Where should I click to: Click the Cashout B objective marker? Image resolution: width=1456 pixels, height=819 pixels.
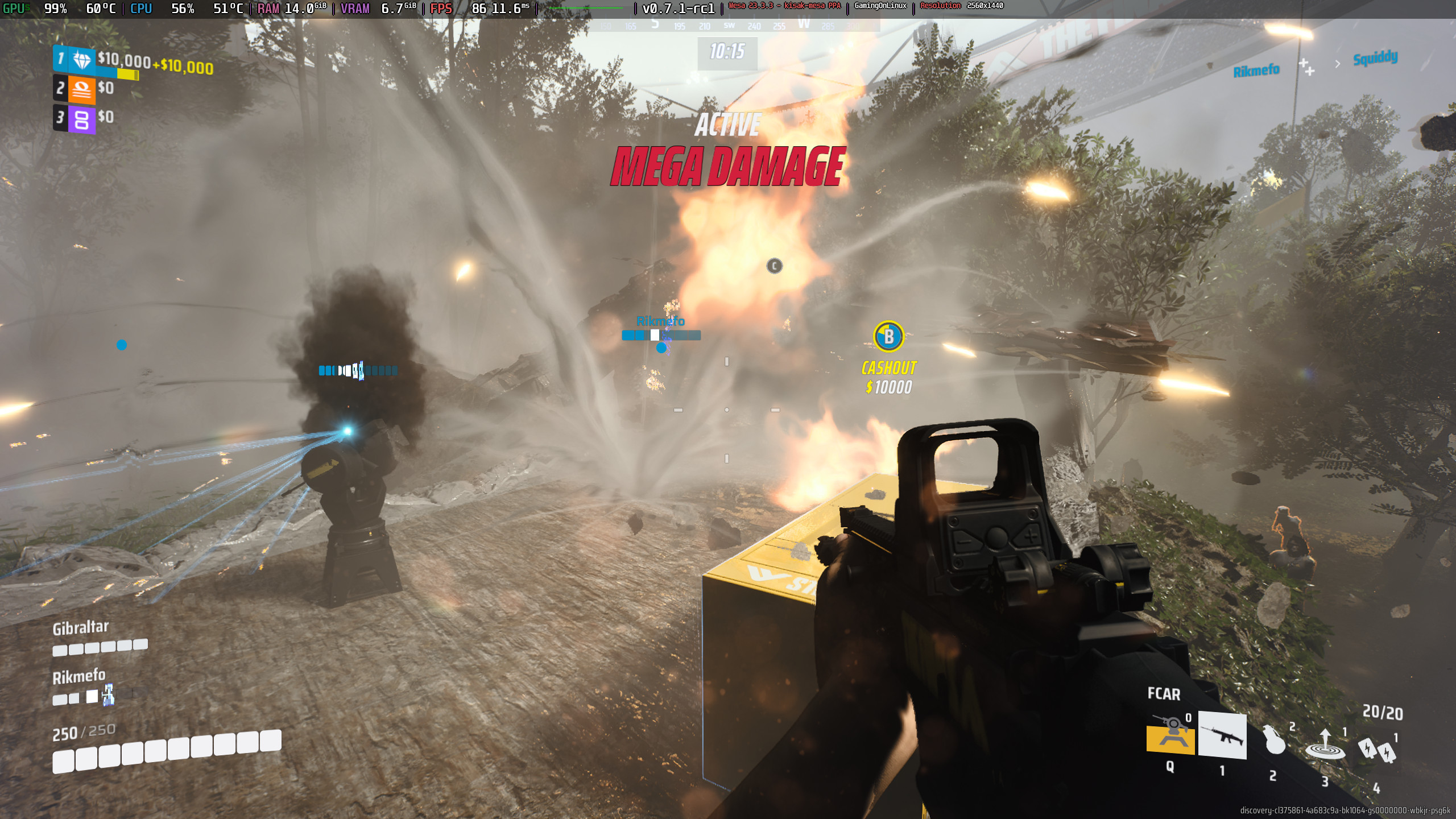[x=888, y=337]
